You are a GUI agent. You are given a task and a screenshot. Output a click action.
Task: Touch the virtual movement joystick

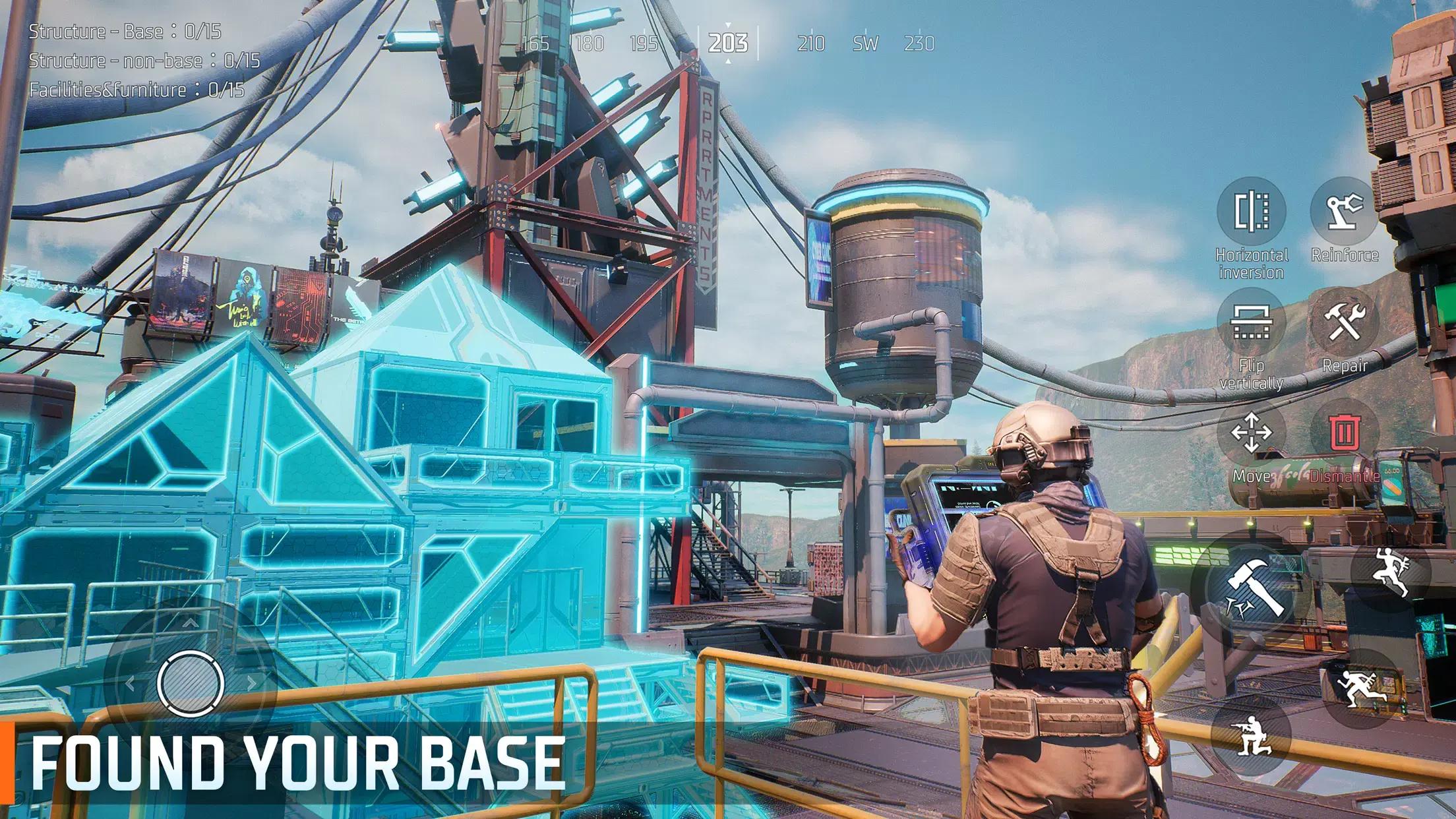pos(191,683)
